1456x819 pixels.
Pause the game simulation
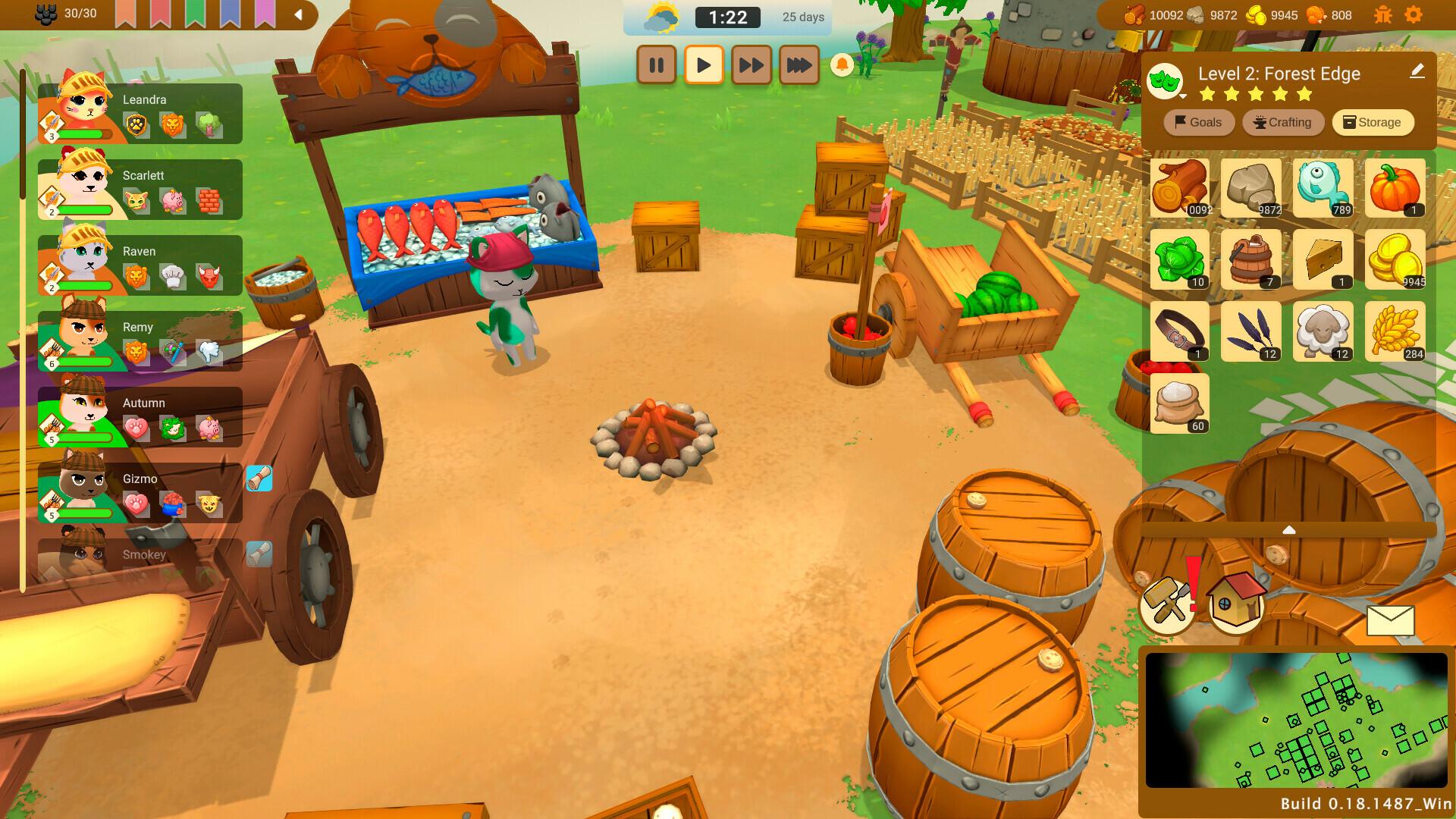pyautogui.click(x=657, y=65)
